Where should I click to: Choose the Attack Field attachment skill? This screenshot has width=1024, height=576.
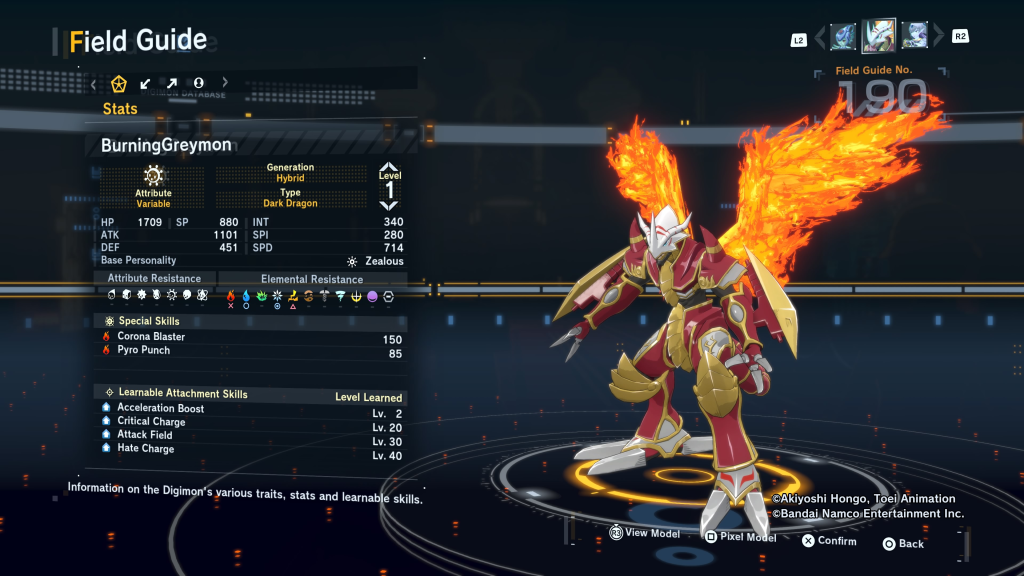click(144, 435)
